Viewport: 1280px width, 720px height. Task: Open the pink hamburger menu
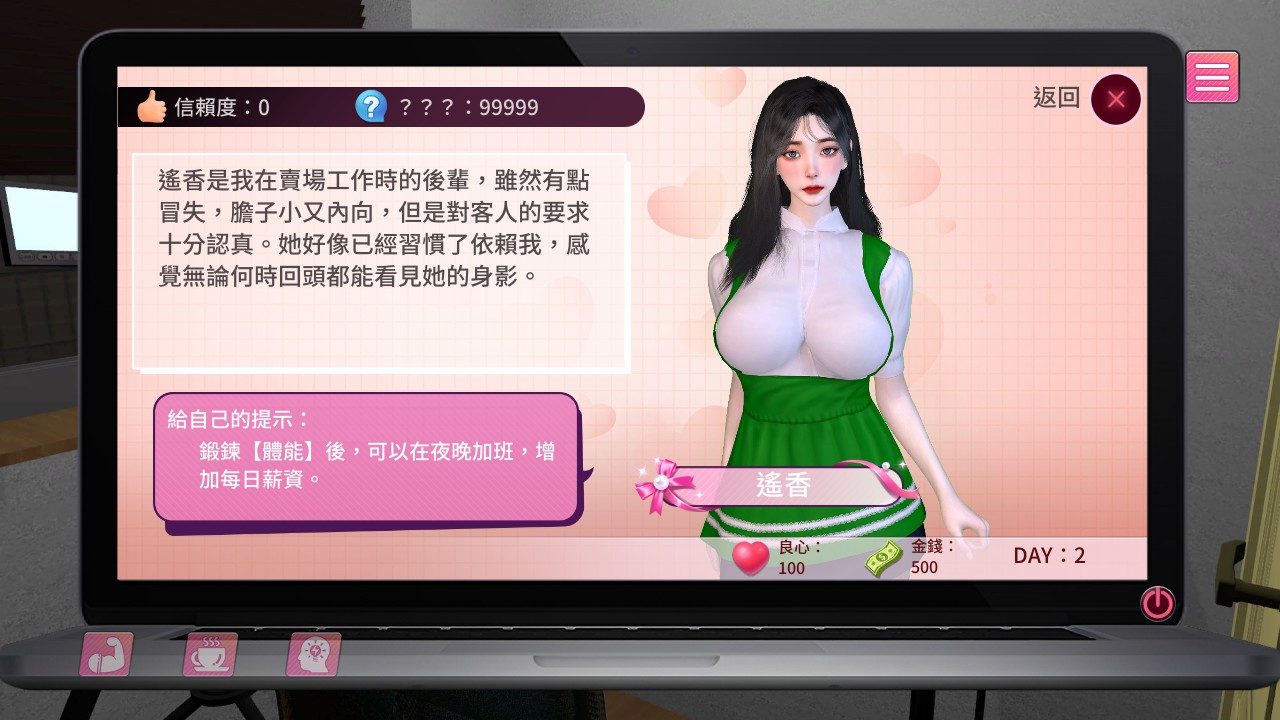(1212, 77)
